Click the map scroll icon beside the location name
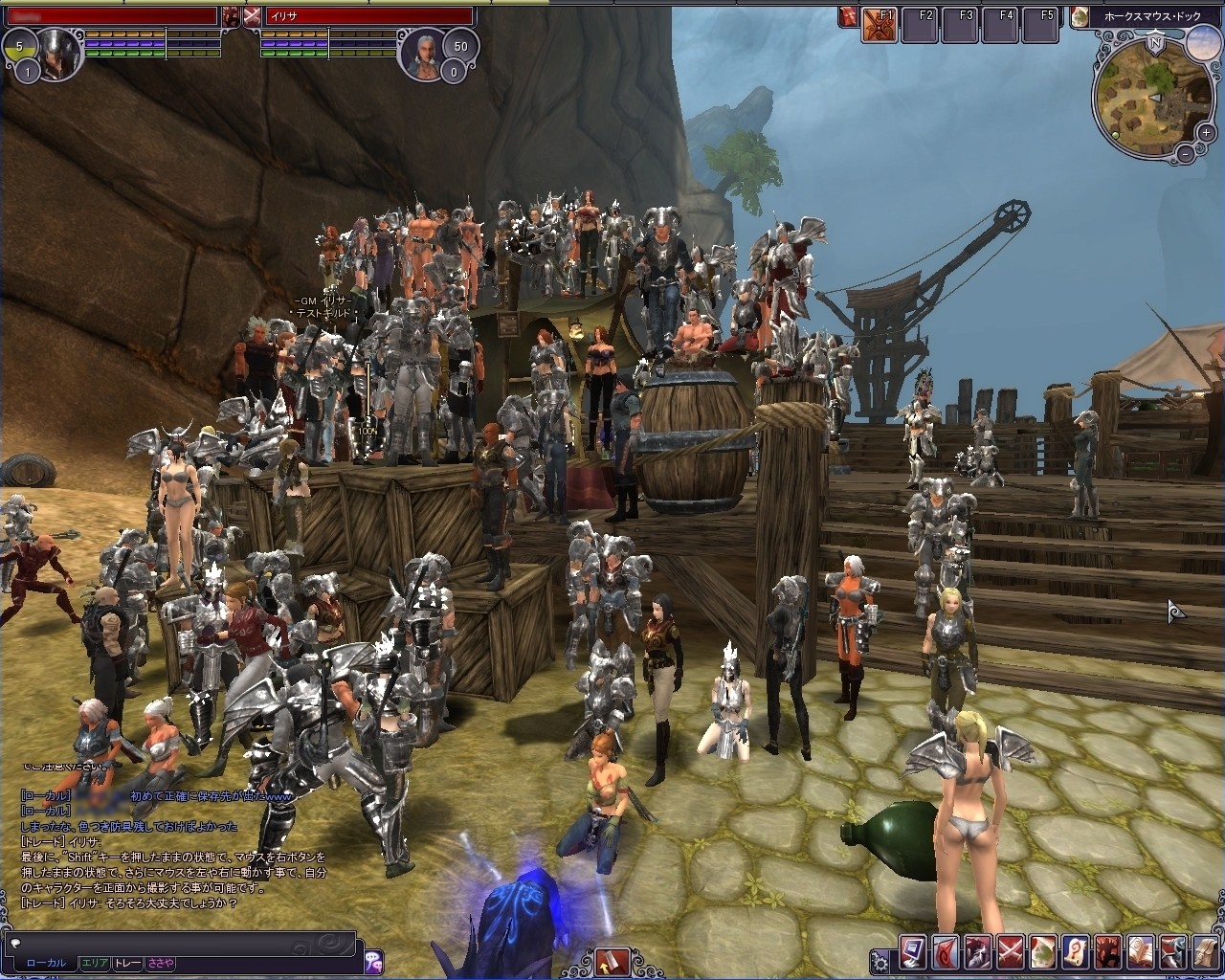The width and height of the screenshot is (1225, 980). [1080, 16]
